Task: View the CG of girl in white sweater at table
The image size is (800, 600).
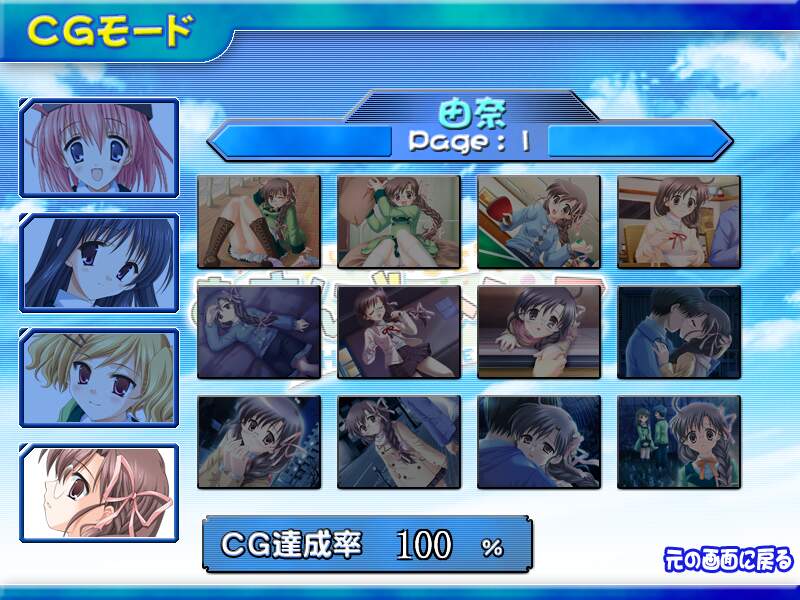Action: (679, 222)
